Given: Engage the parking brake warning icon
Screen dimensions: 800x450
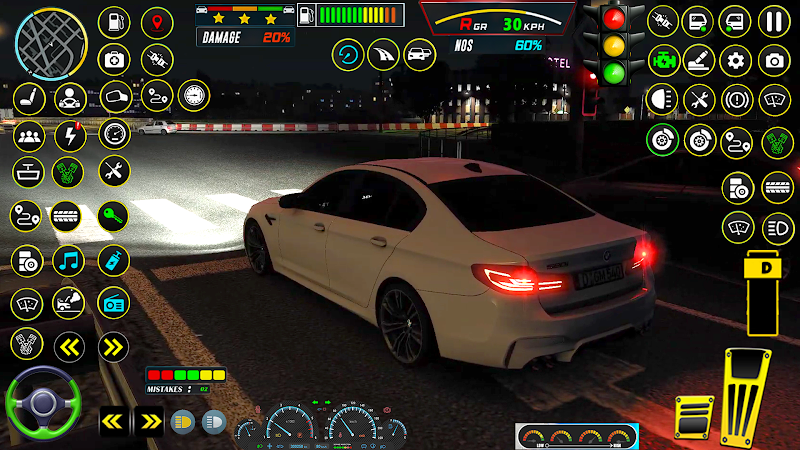Looking at the screenshot, I should point(736,98).
